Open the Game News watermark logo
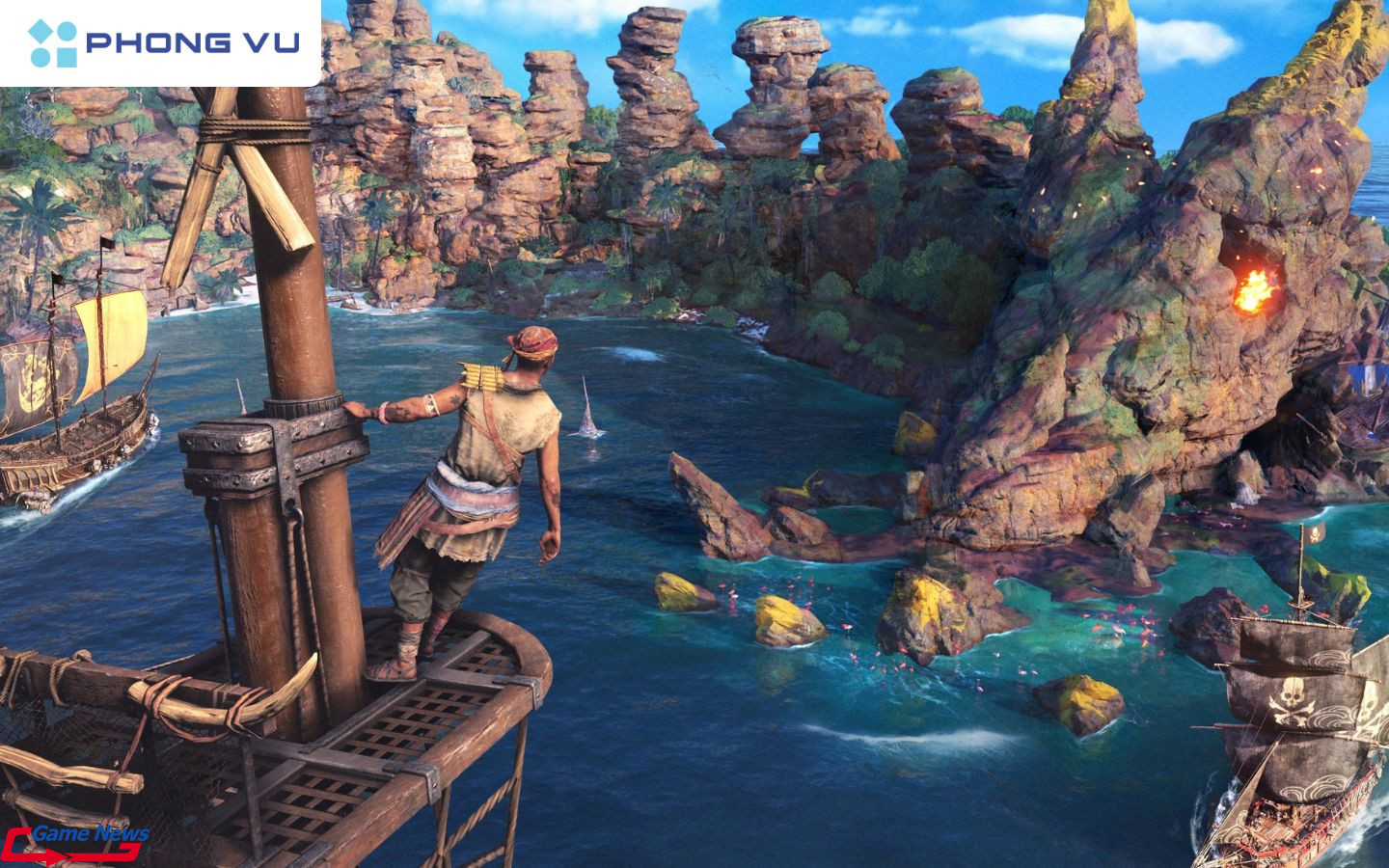The width and height of the screenshot is (1389, 868). 77,842
